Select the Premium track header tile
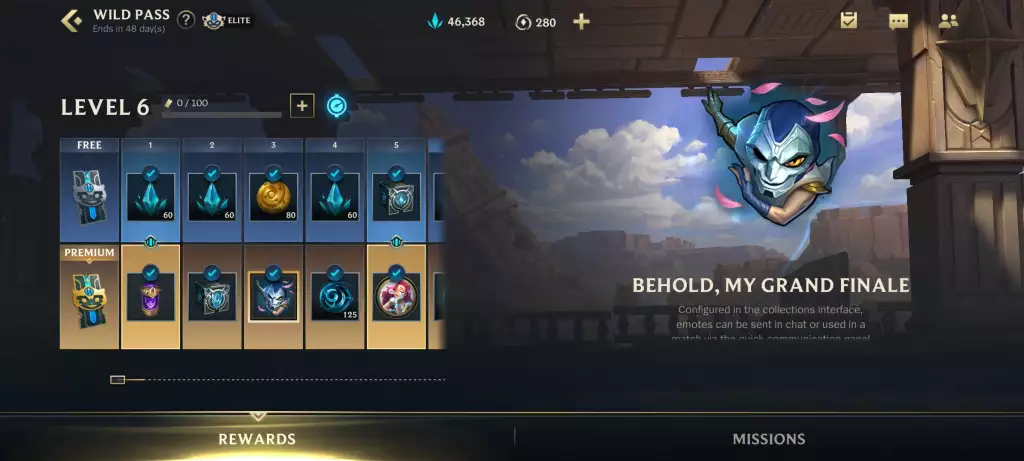Image resolution: width=1024 pixels, height=461 pixels. 89,296
